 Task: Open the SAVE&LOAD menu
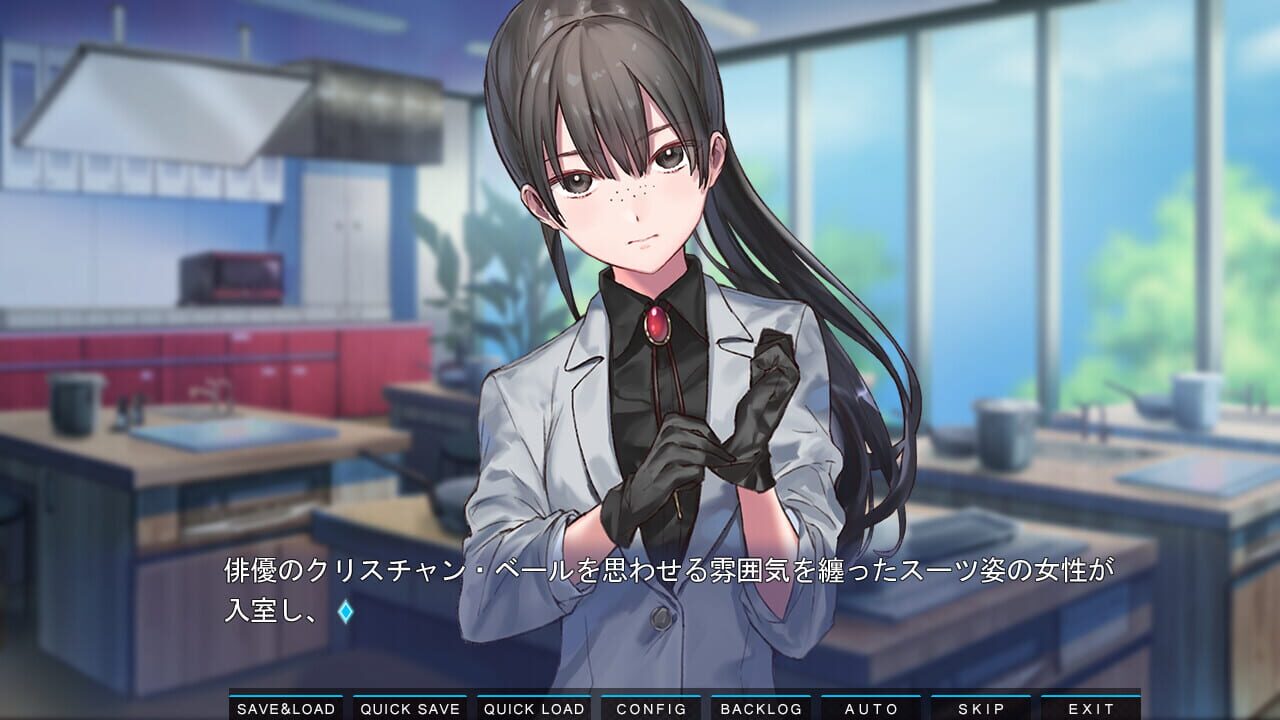point(286,708)
